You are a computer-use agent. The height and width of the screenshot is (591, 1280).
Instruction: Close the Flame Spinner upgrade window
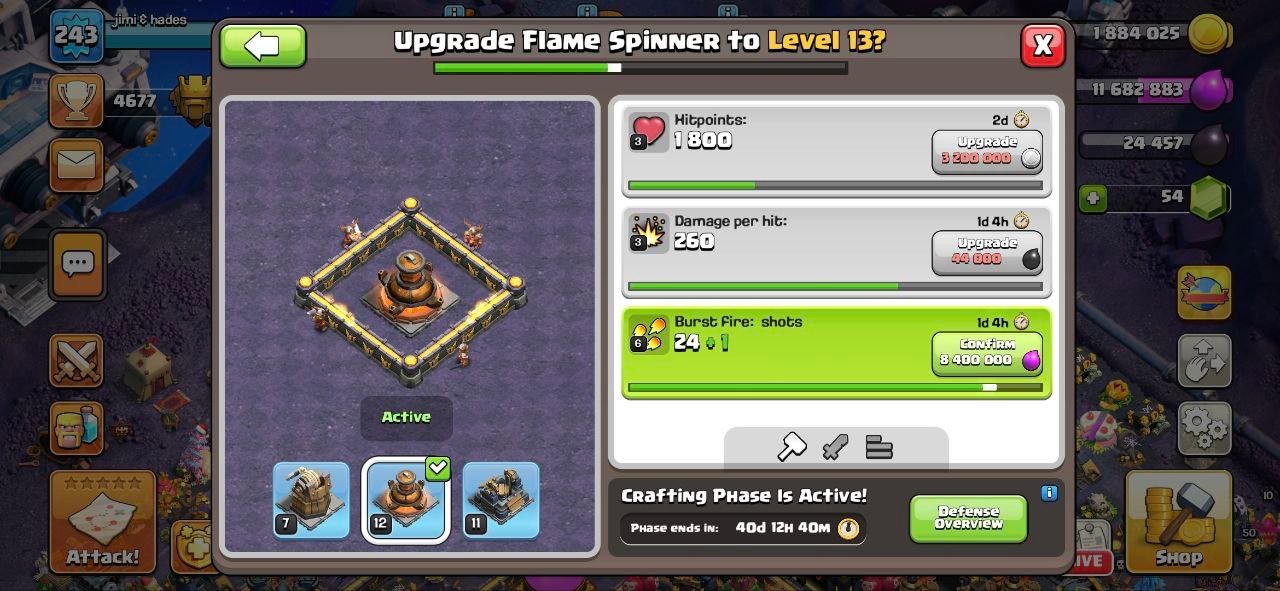[x=1042, y=45]
